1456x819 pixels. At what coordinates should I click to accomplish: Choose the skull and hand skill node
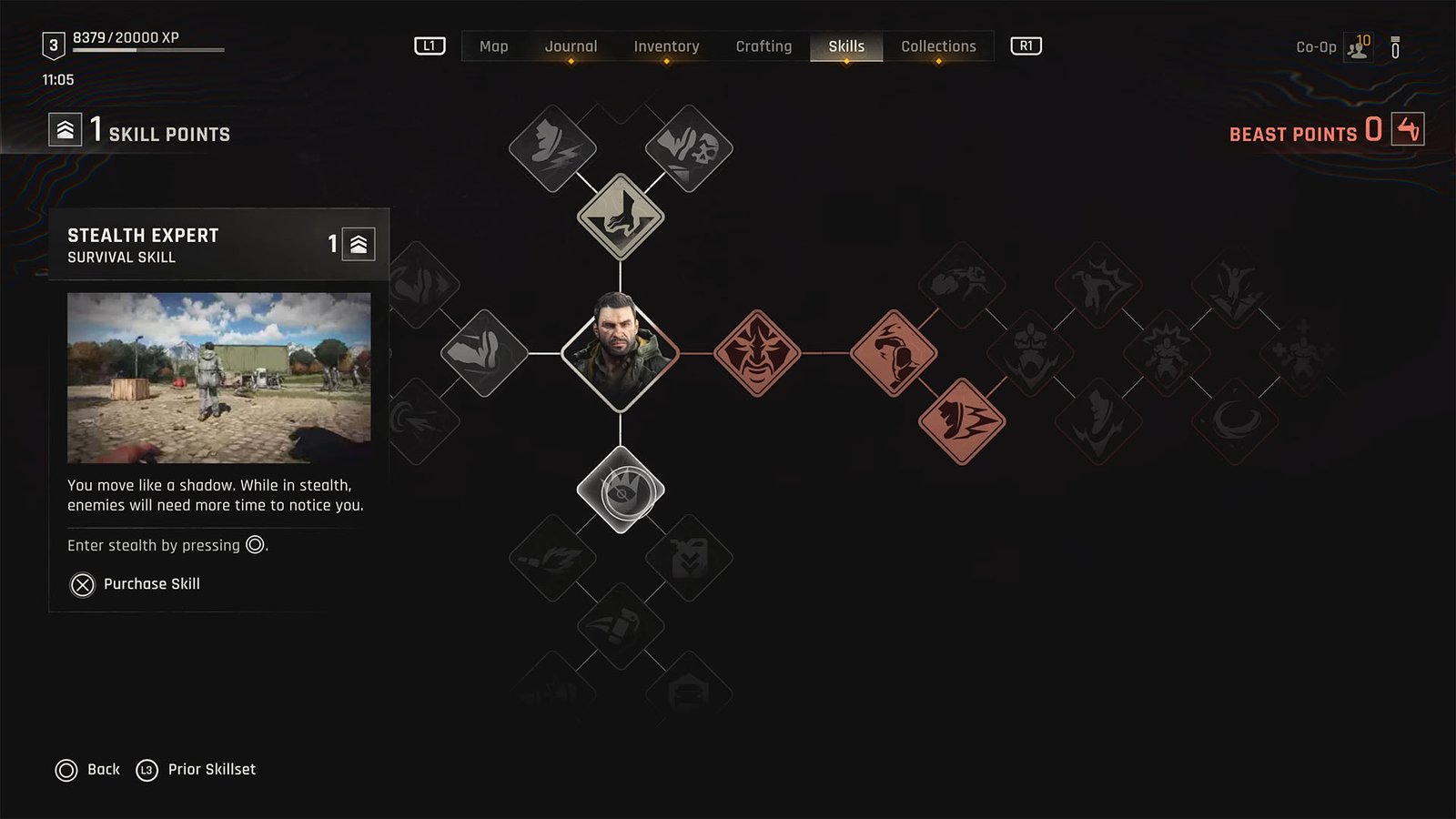(689, 148)
